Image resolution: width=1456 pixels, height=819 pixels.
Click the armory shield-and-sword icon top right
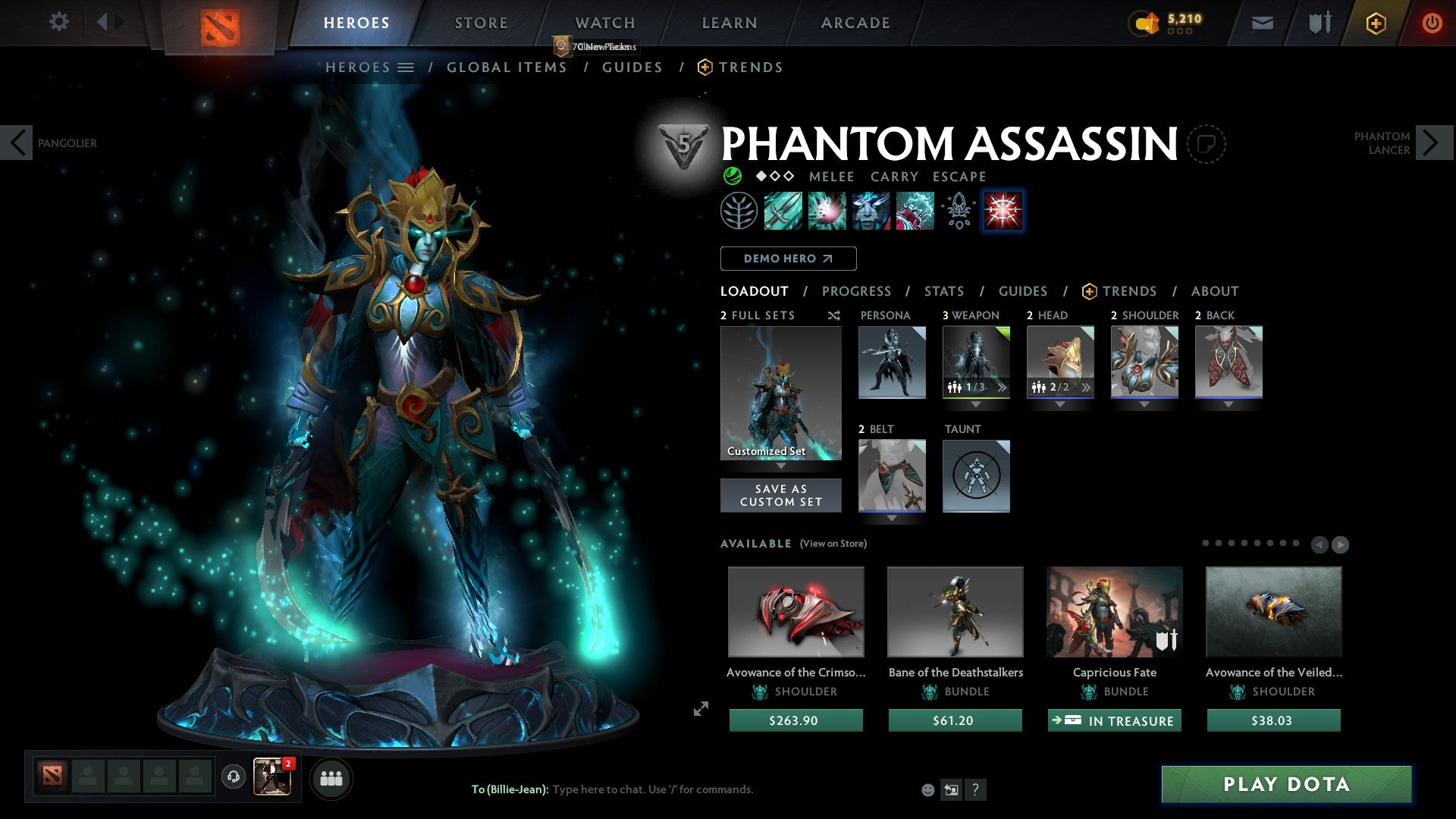[x=1318, y=23]
